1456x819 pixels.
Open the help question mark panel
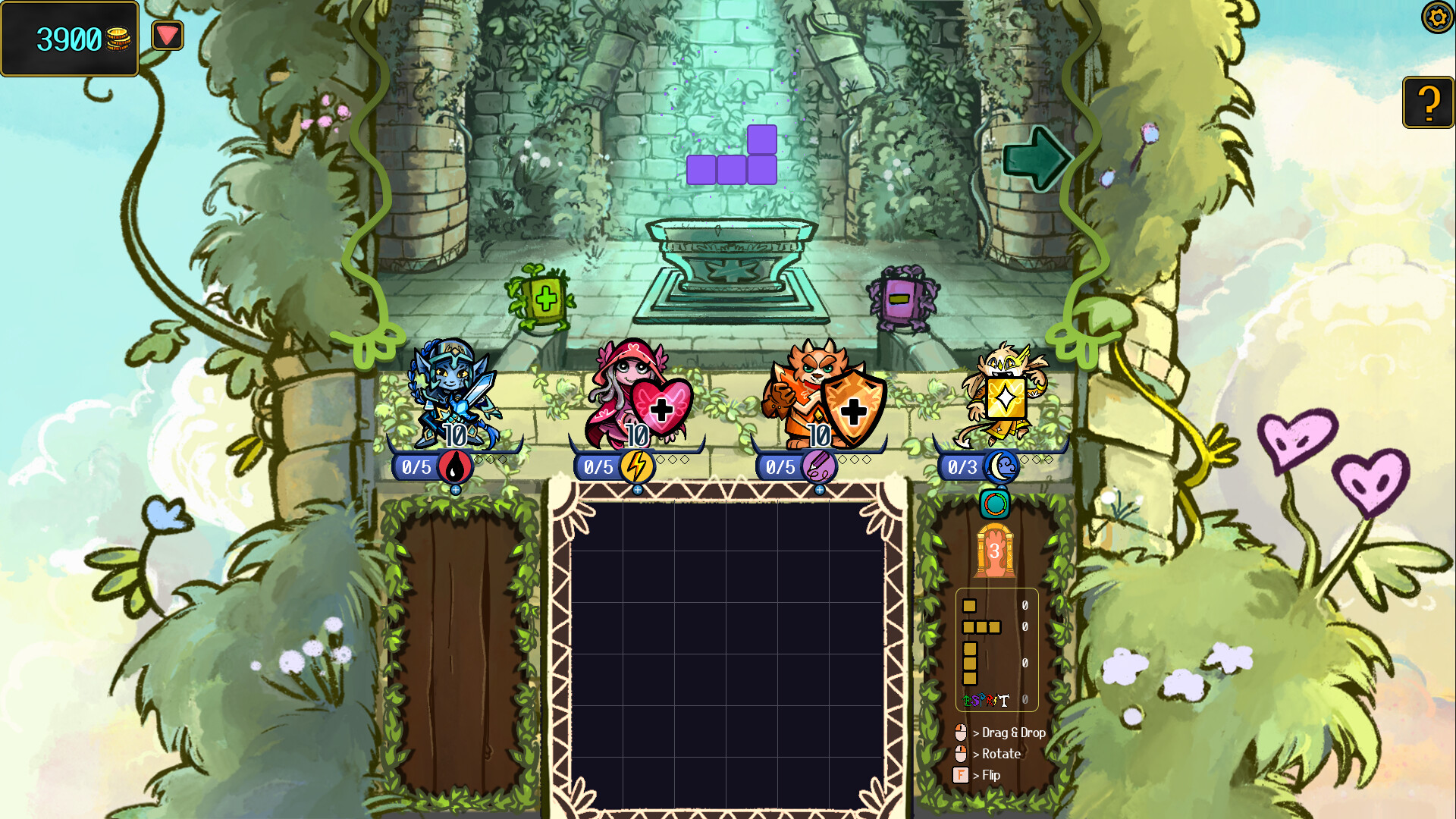point(1429,101)
